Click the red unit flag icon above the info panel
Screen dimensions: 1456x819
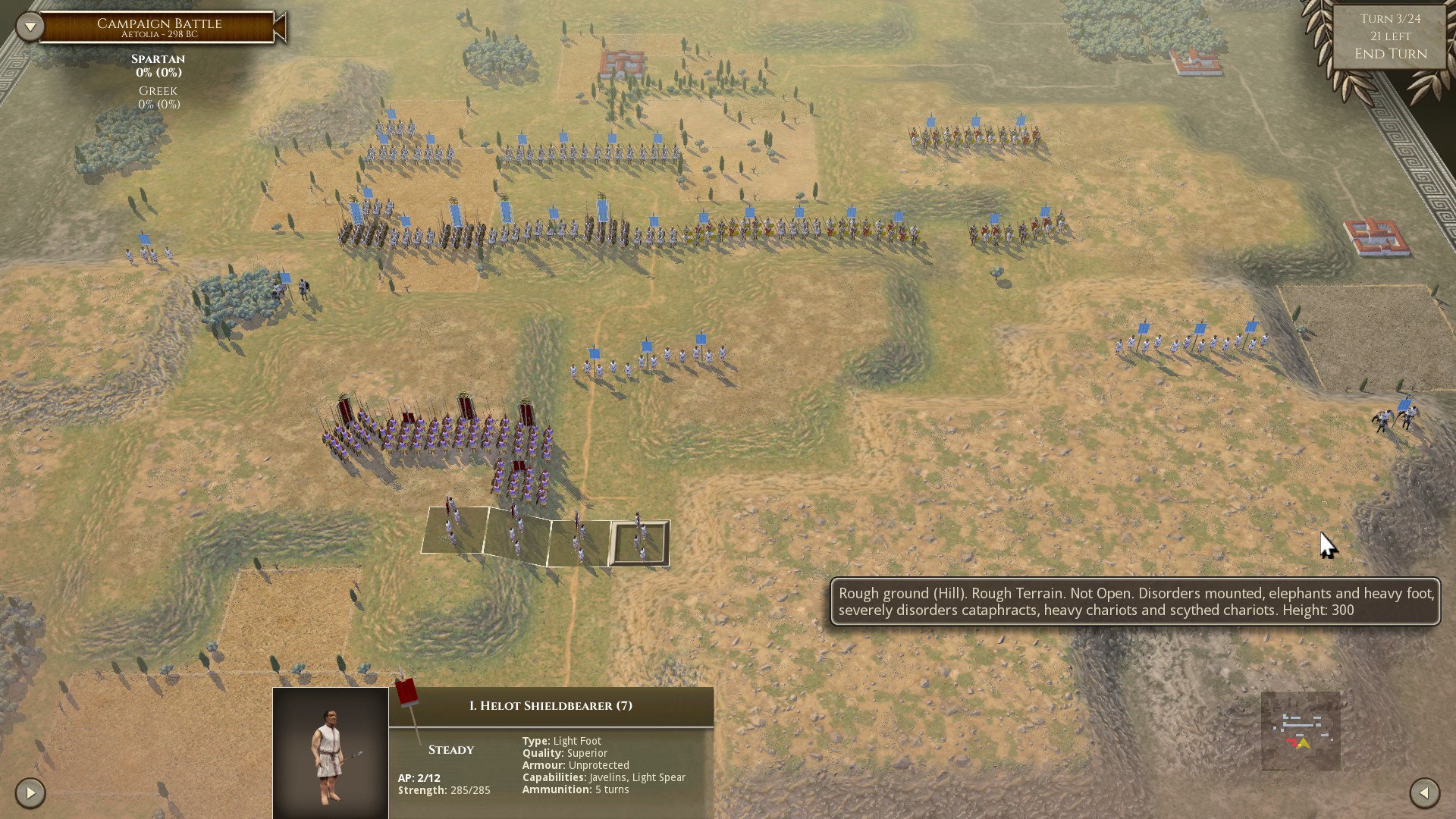pyautogui.click(x=406, y=692)
